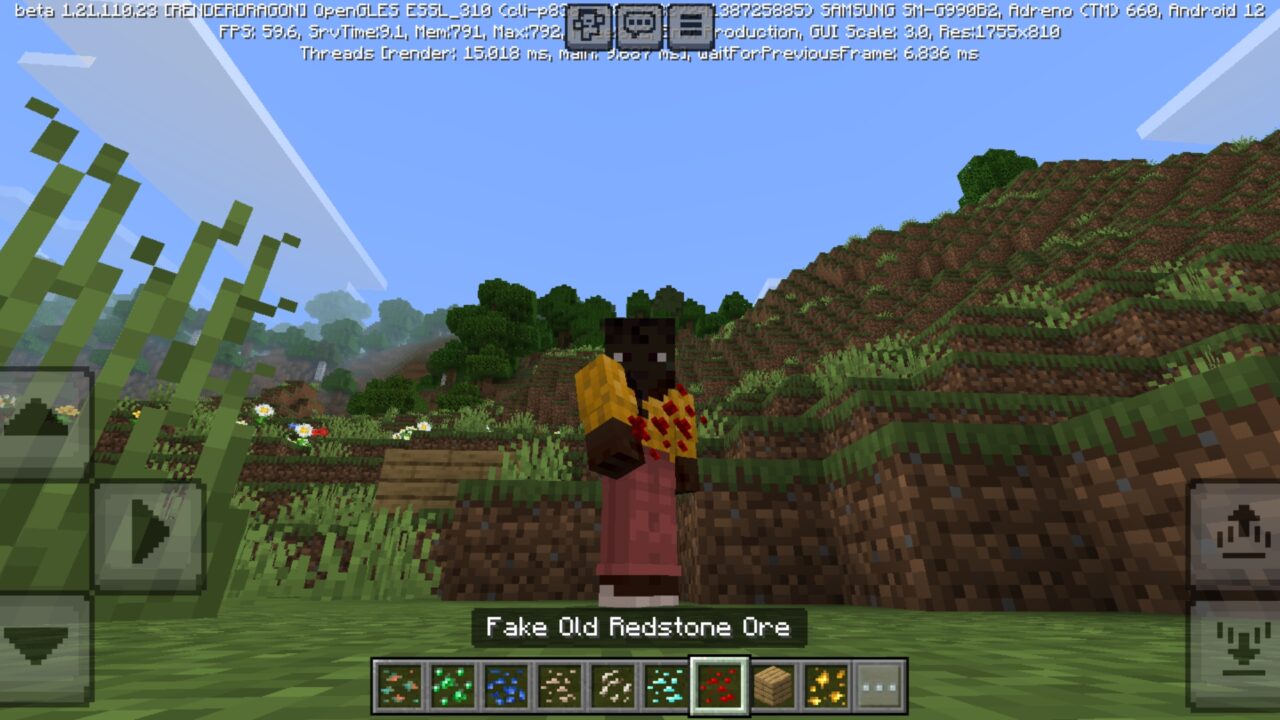Tap the move right arrow button
The height and width of the screenshot is (720, 1280).
click(148, 535)
